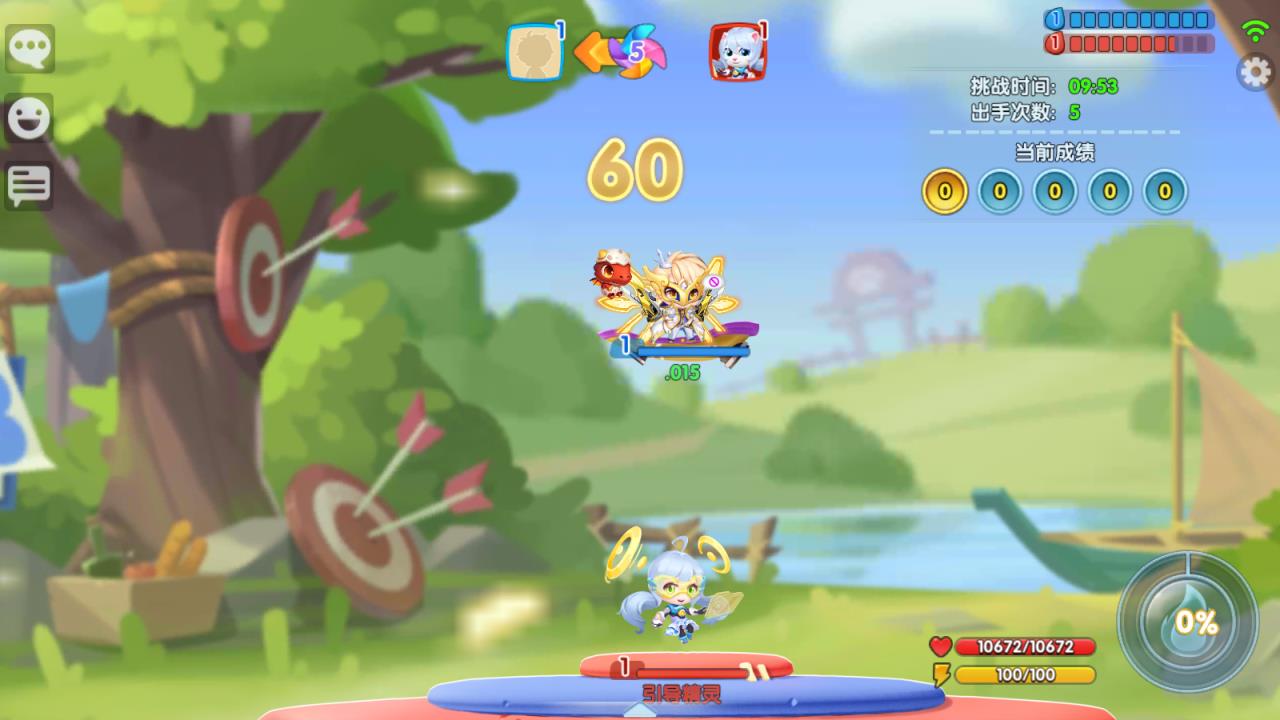Image resolution: width=1280 pixels, height=720 pixels.
Task: Open the message log button
Action: [x=30, y=185]
